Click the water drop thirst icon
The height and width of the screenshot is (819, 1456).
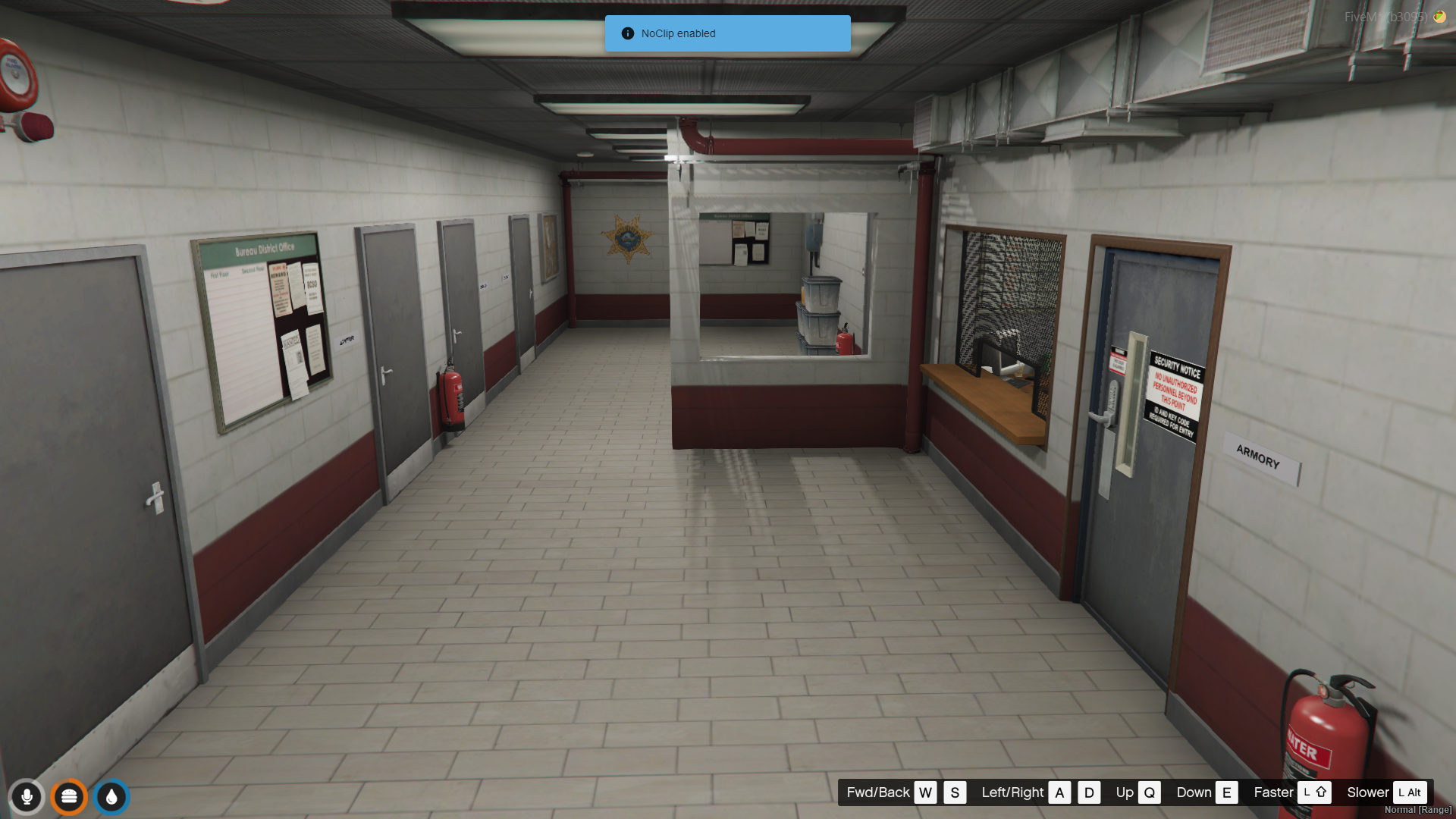(x=111, y=797)
